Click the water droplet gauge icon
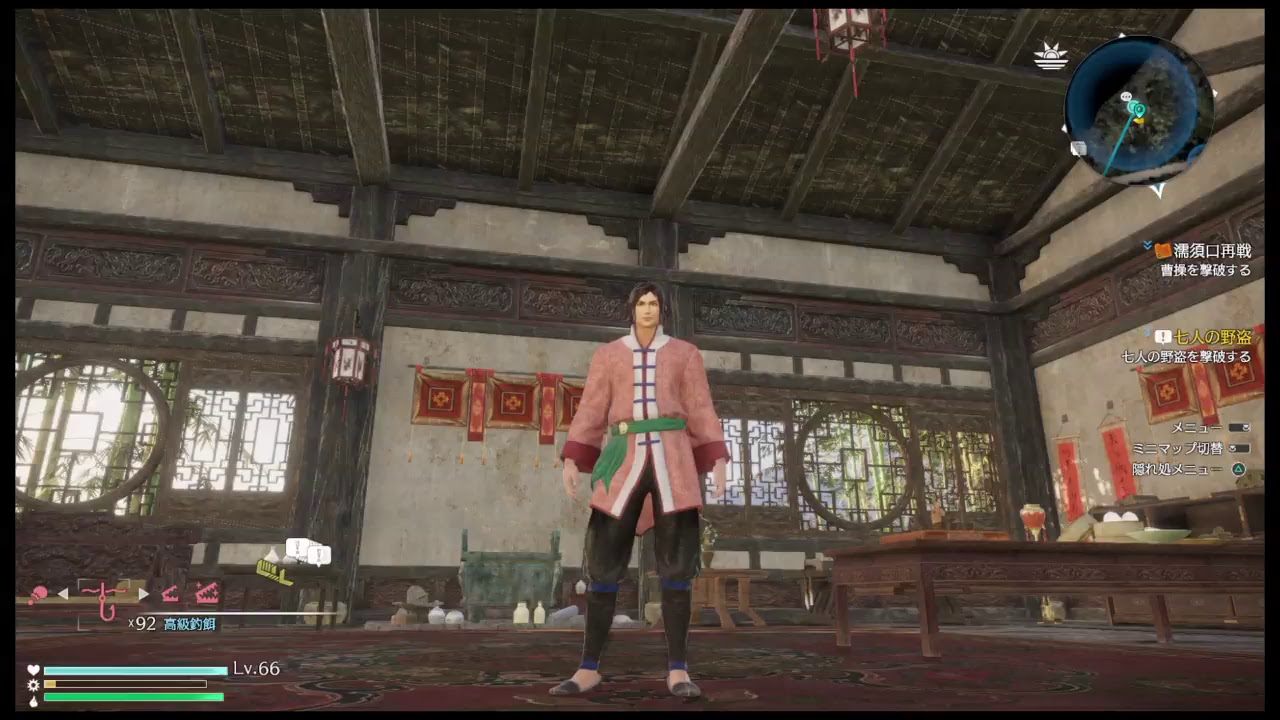The image size is (1280, 720). tap(32, 703)
